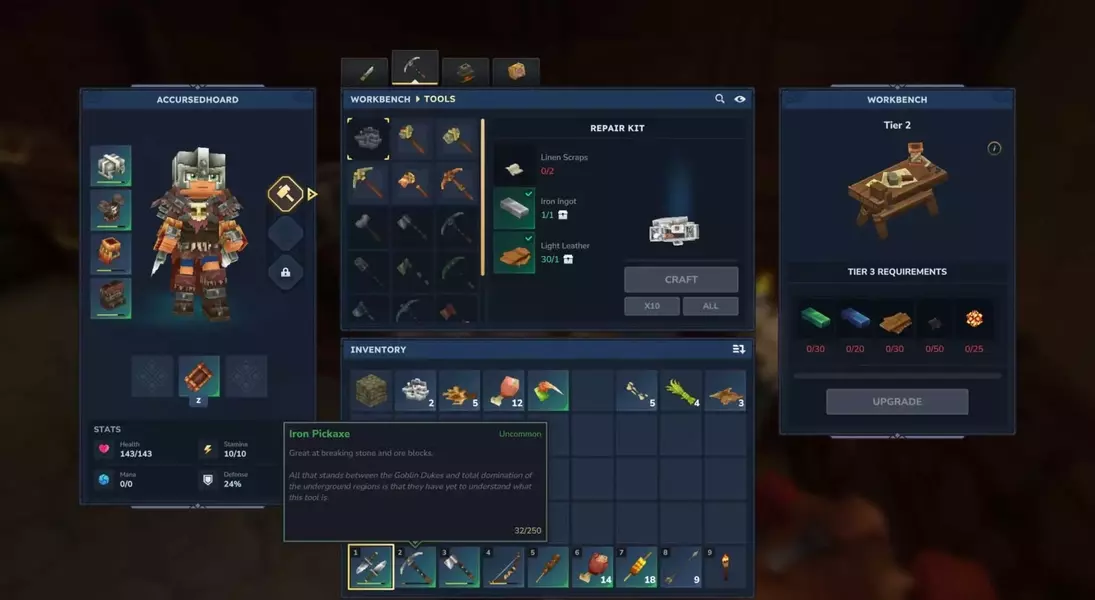Activate the golden hammer build mode icon
The height and width of the screenshot is (600, 1095).
pos(286,194)
